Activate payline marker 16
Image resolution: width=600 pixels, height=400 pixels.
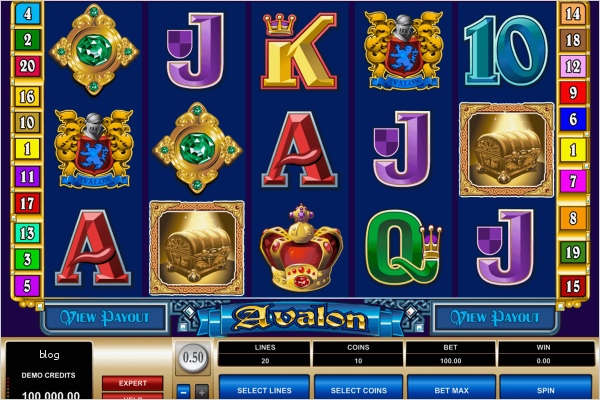27,96
